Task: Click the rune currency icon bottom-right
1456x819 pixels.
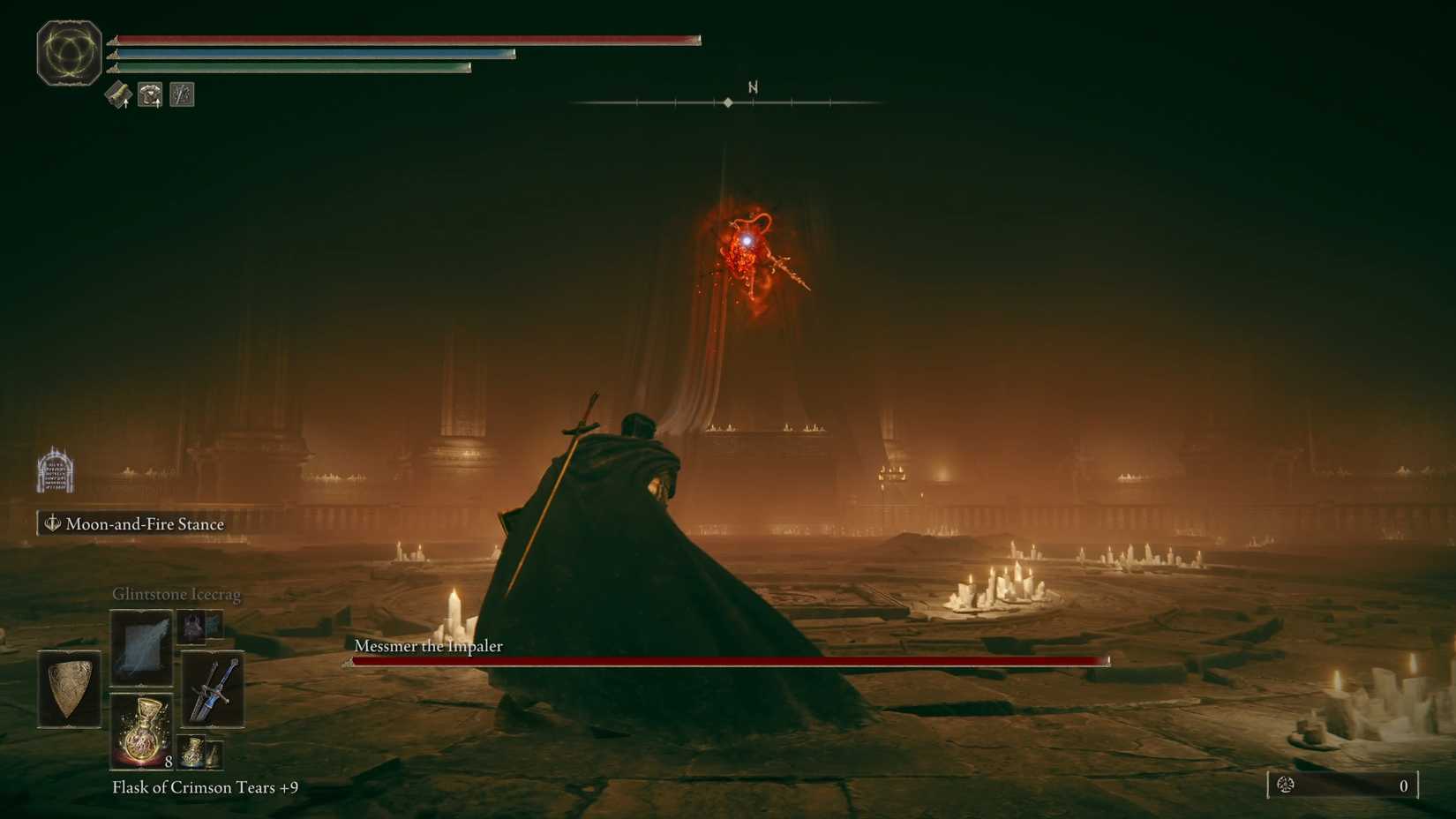Action: [x=1287, y=785]
